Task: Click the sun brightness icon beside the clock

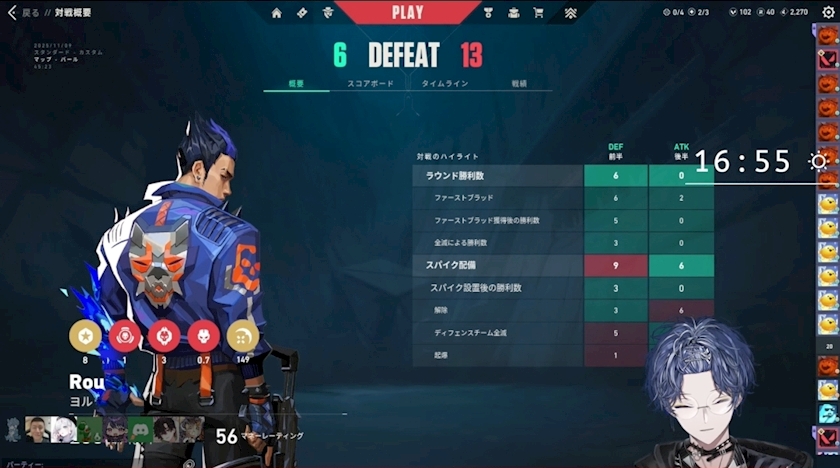Action: point(819,161)
